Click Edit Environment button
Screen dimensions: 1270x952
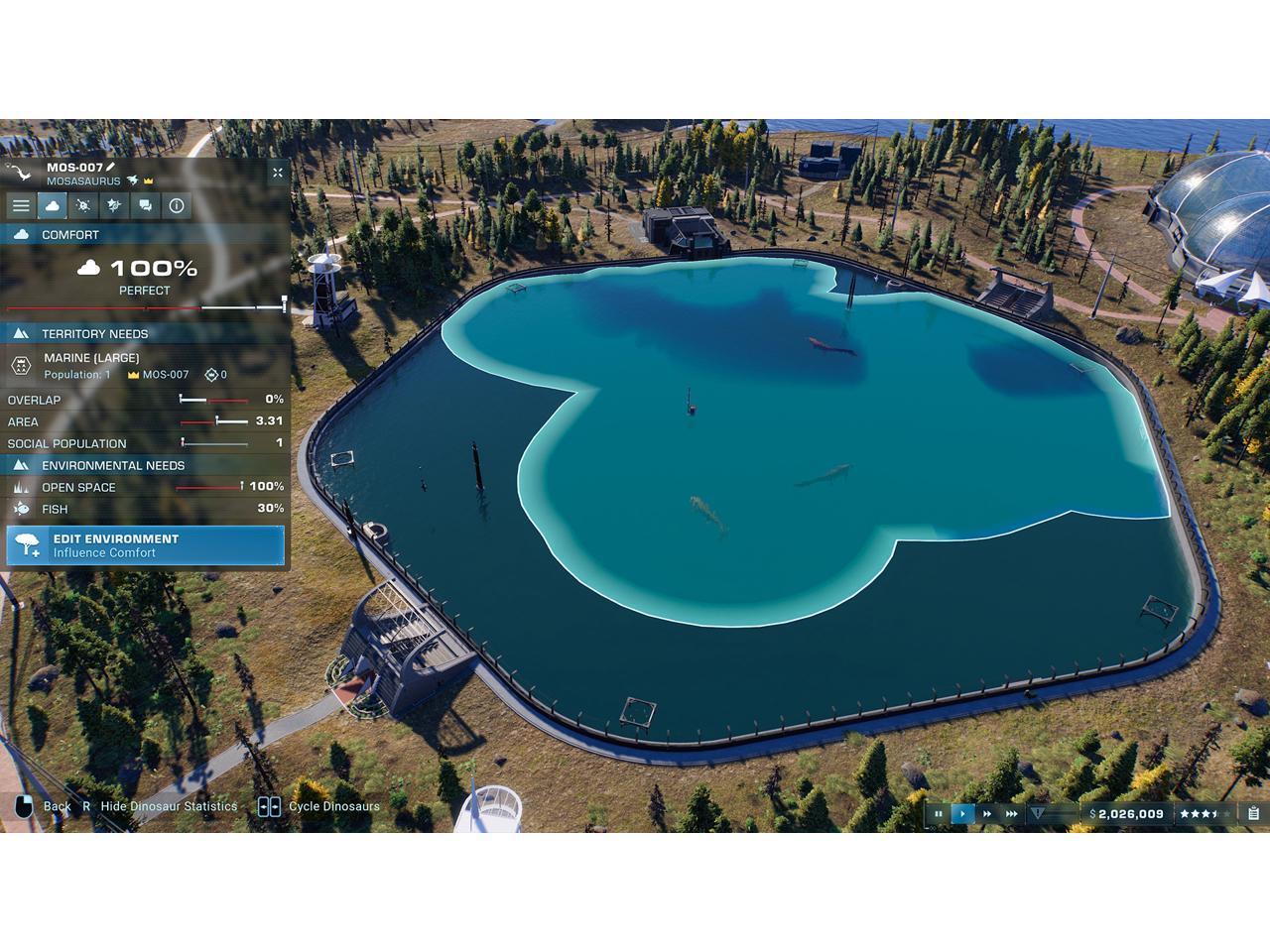(146, 545)
